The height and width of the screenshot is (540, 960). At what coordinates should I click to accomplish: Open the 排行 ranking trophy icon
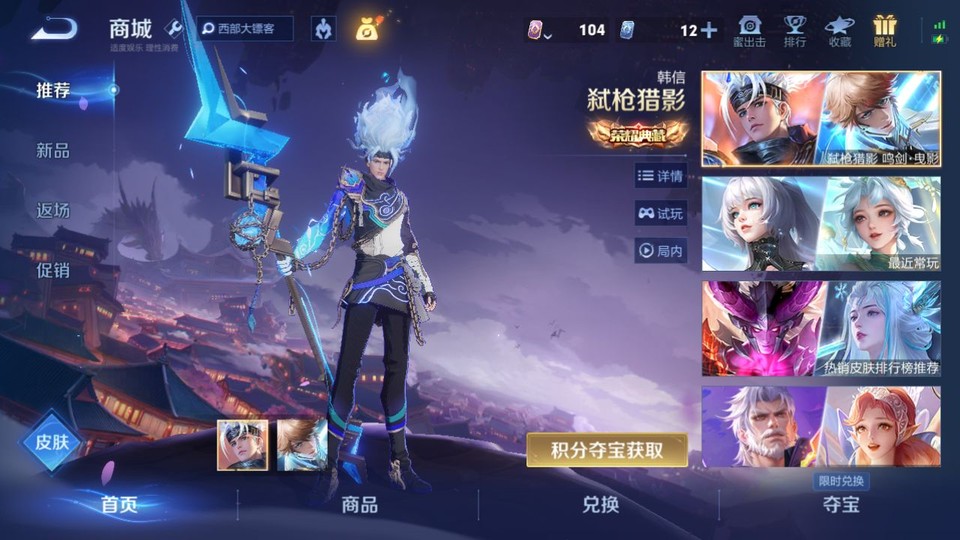(x=795, y=30)
